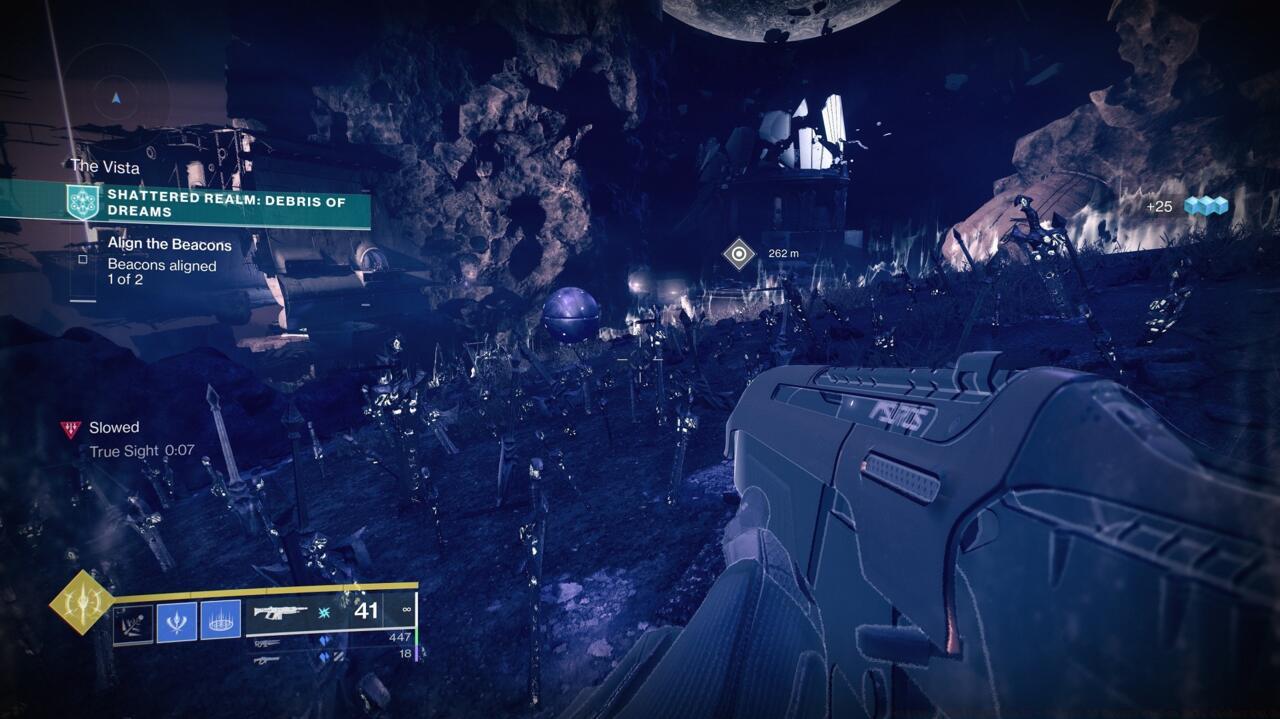This screenshot has width=1280, height=719.
Task: Select the grenade ability icon
Action: click(x=133, y=621)
